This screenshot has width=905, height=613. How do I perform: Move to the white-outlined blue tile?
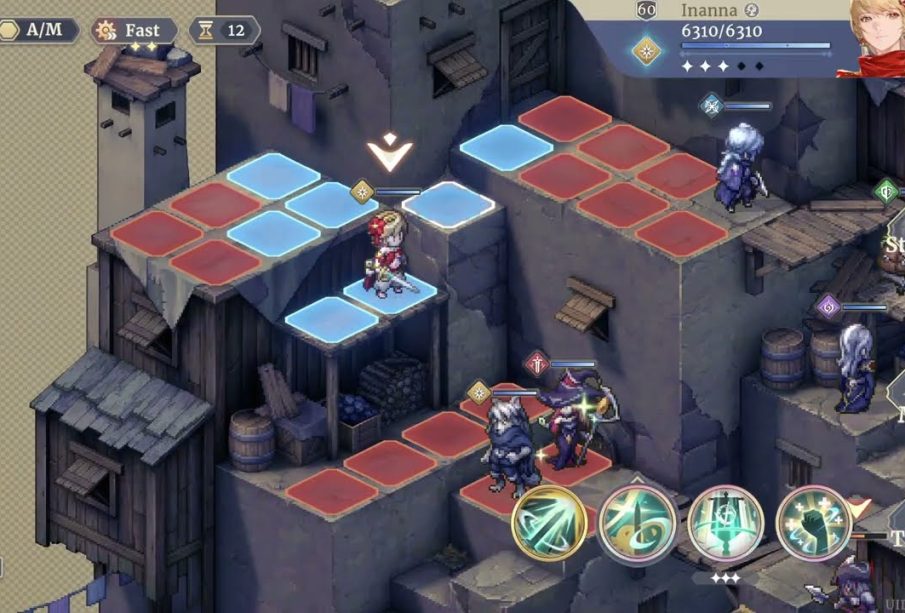click(x=448, y=205)
